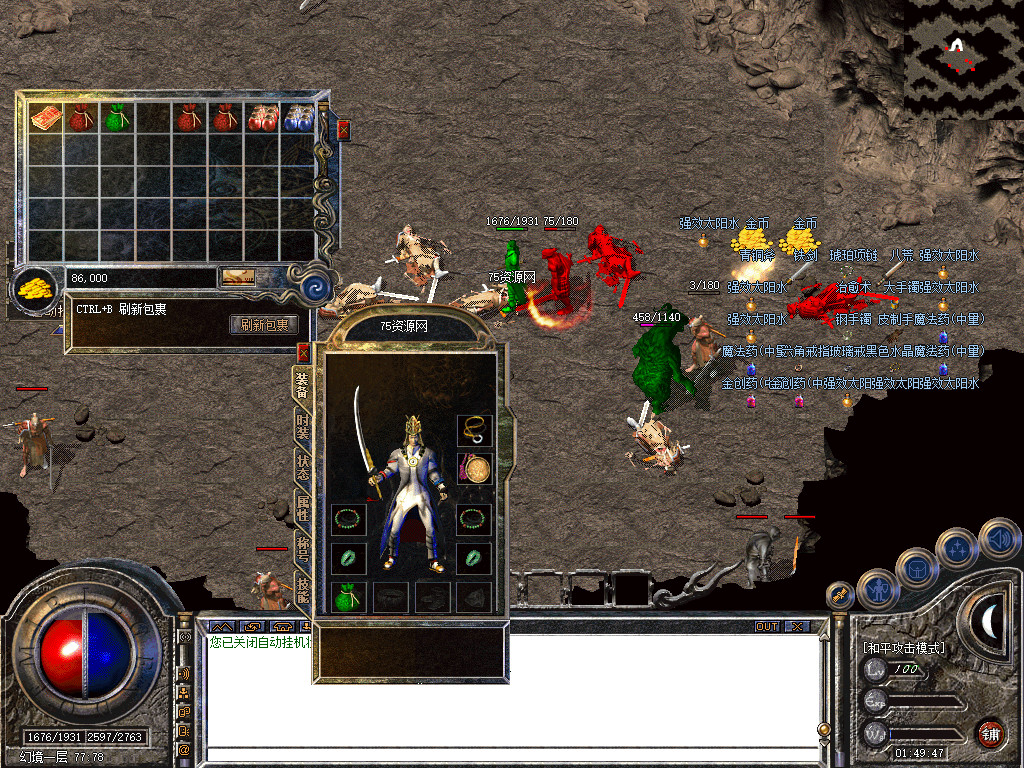Image resolution: width=1024 pixels, height=768 pixels.
Task: Toggle the sound speaker button
Action: [999, 539]
